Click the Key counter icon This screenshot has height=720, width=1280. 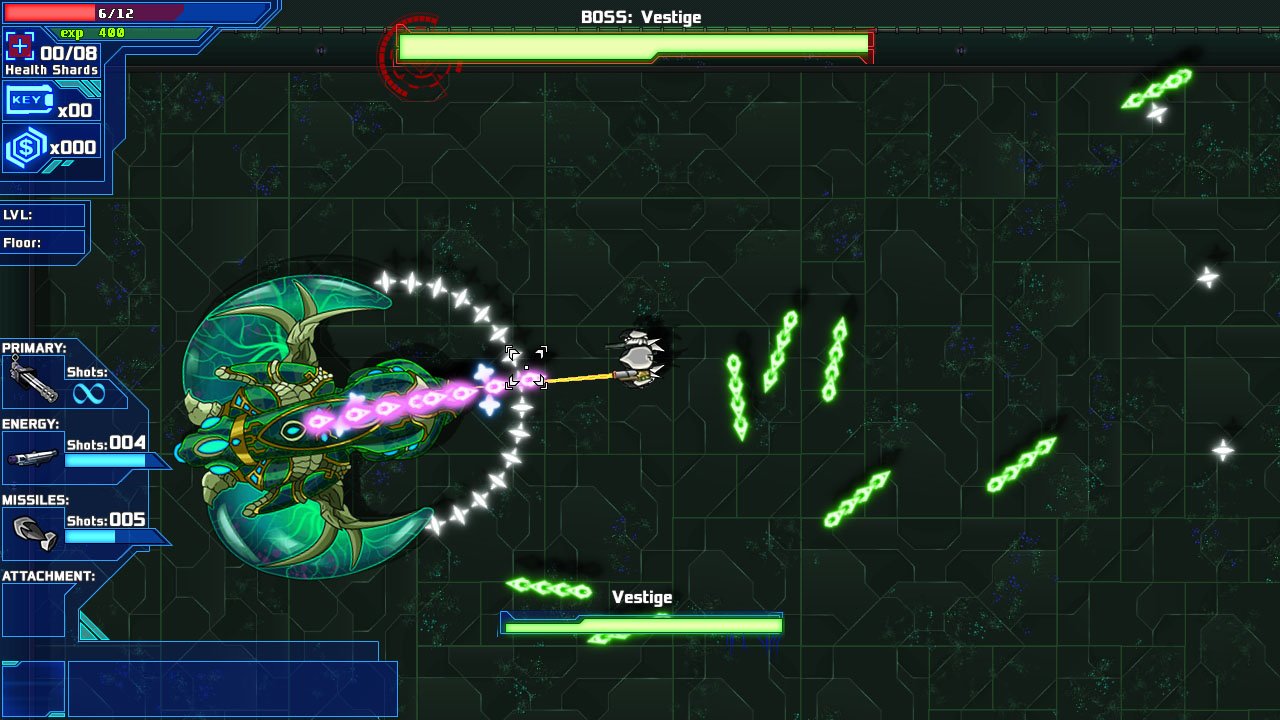click(30, 100)
